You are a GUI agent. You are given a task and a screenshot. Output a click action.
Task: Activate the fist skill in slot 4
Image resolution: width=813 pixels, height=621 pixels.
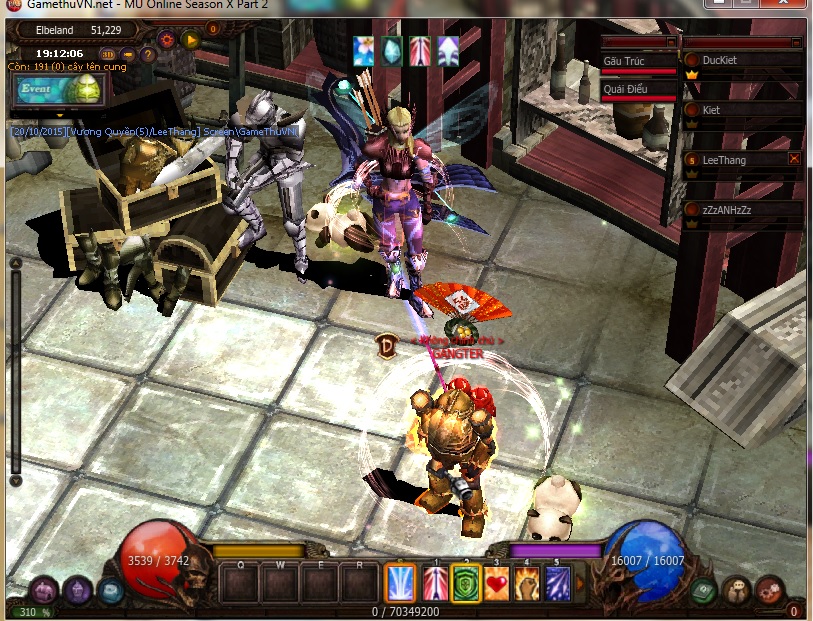[527, 582]
